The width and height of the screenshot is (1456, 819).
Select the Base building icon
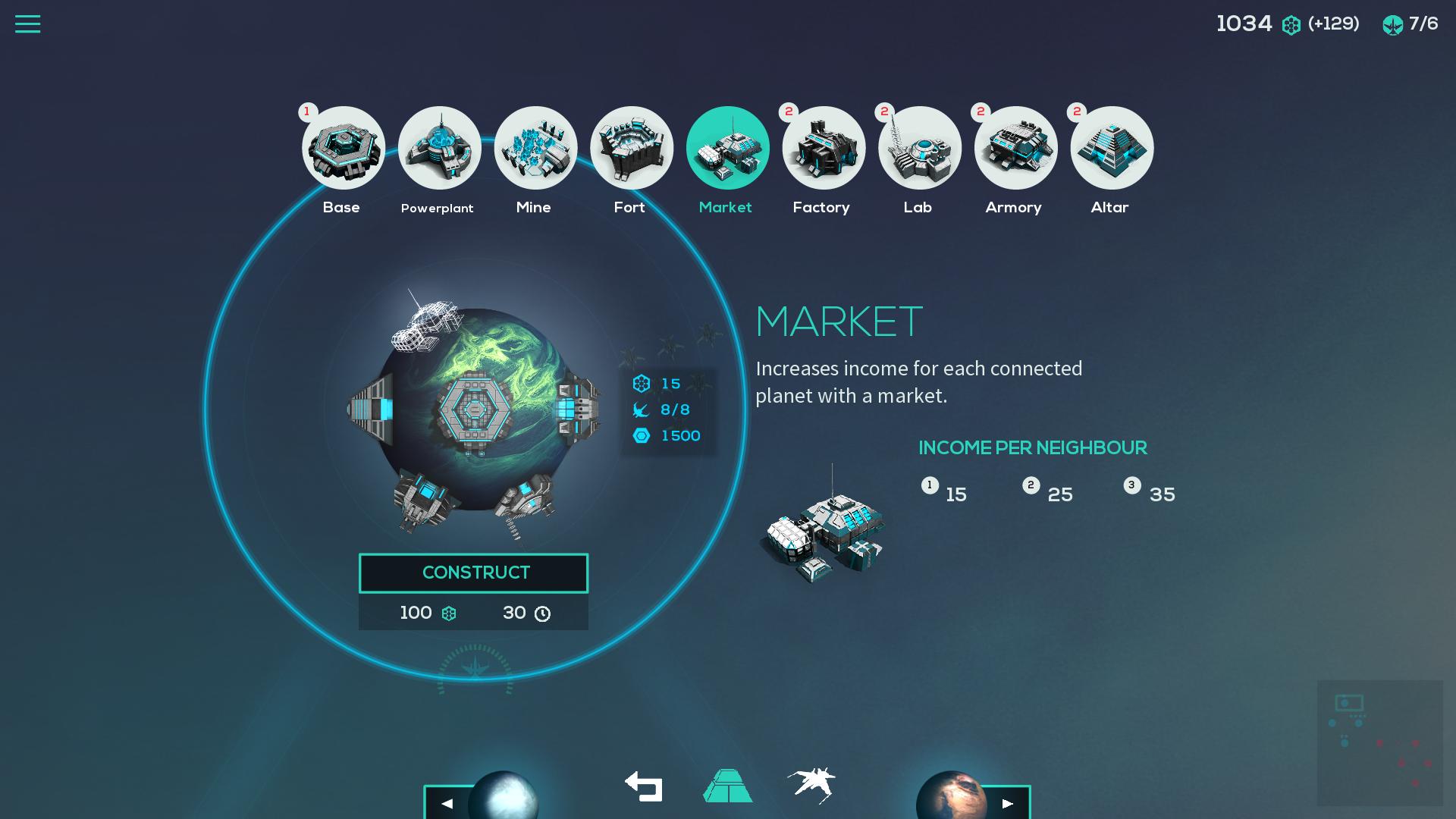(x=344, y=148)
